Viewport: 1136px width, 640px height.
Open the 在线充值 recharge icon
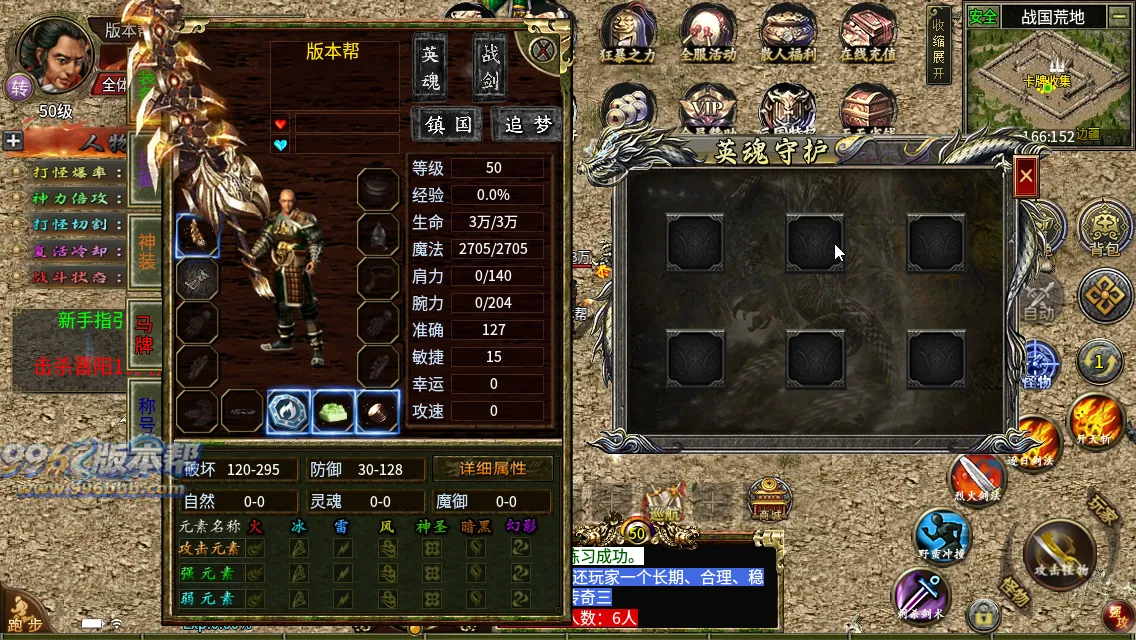click(868, 35)
